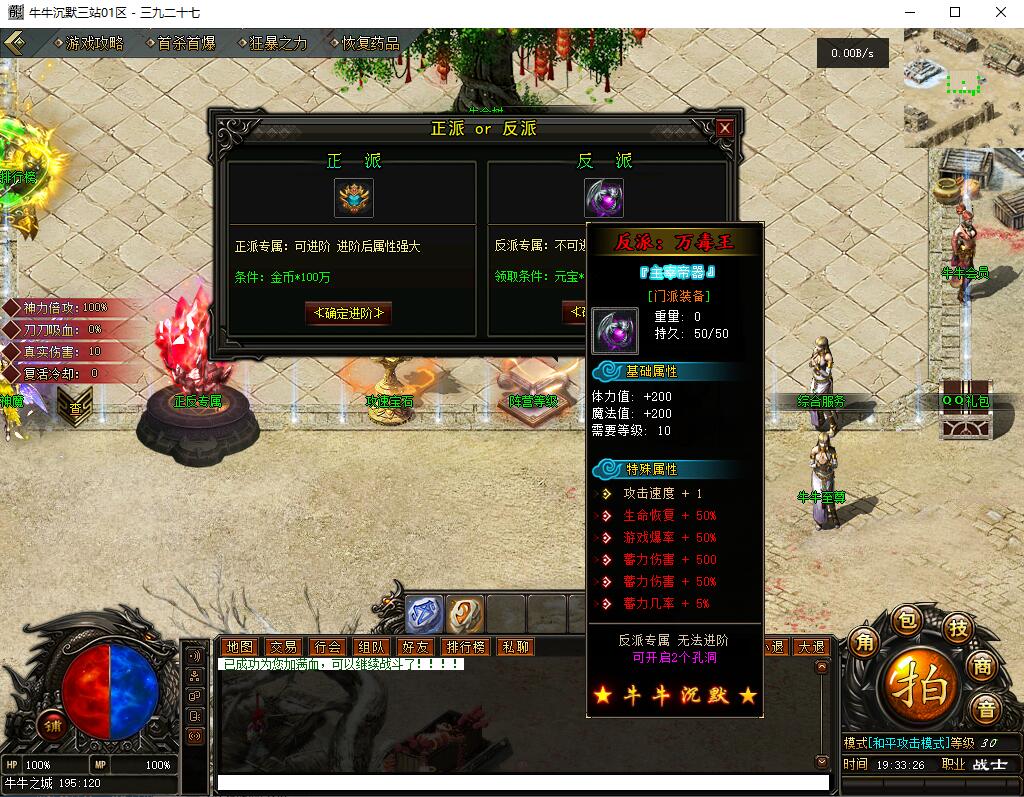This screenshot has height=797, width=1024.
Task: Open the 地图 map button
Action: click(240, 647)
